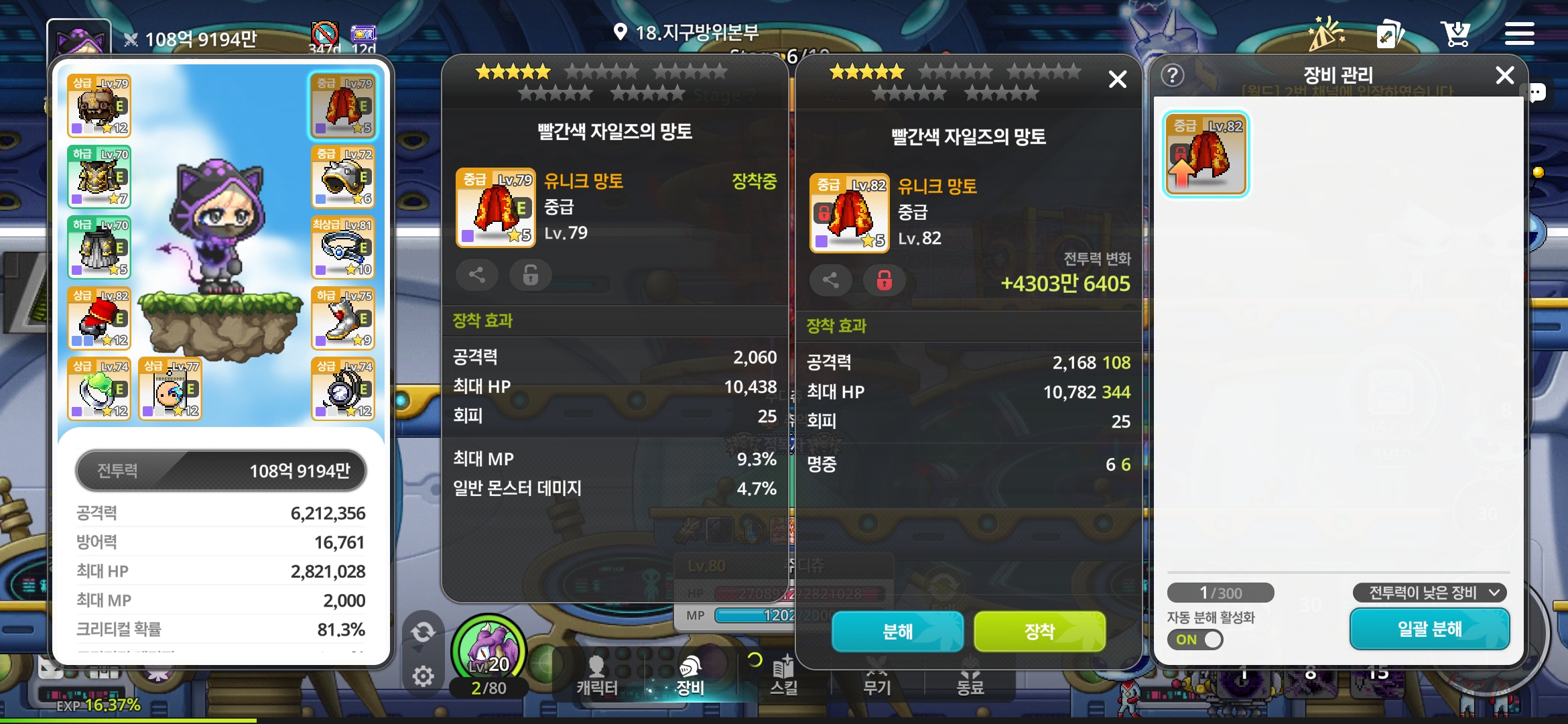Open the hamburger main menu
Screen dimensions: 1568x724
pyautogui.click(x=1519, y=34)
